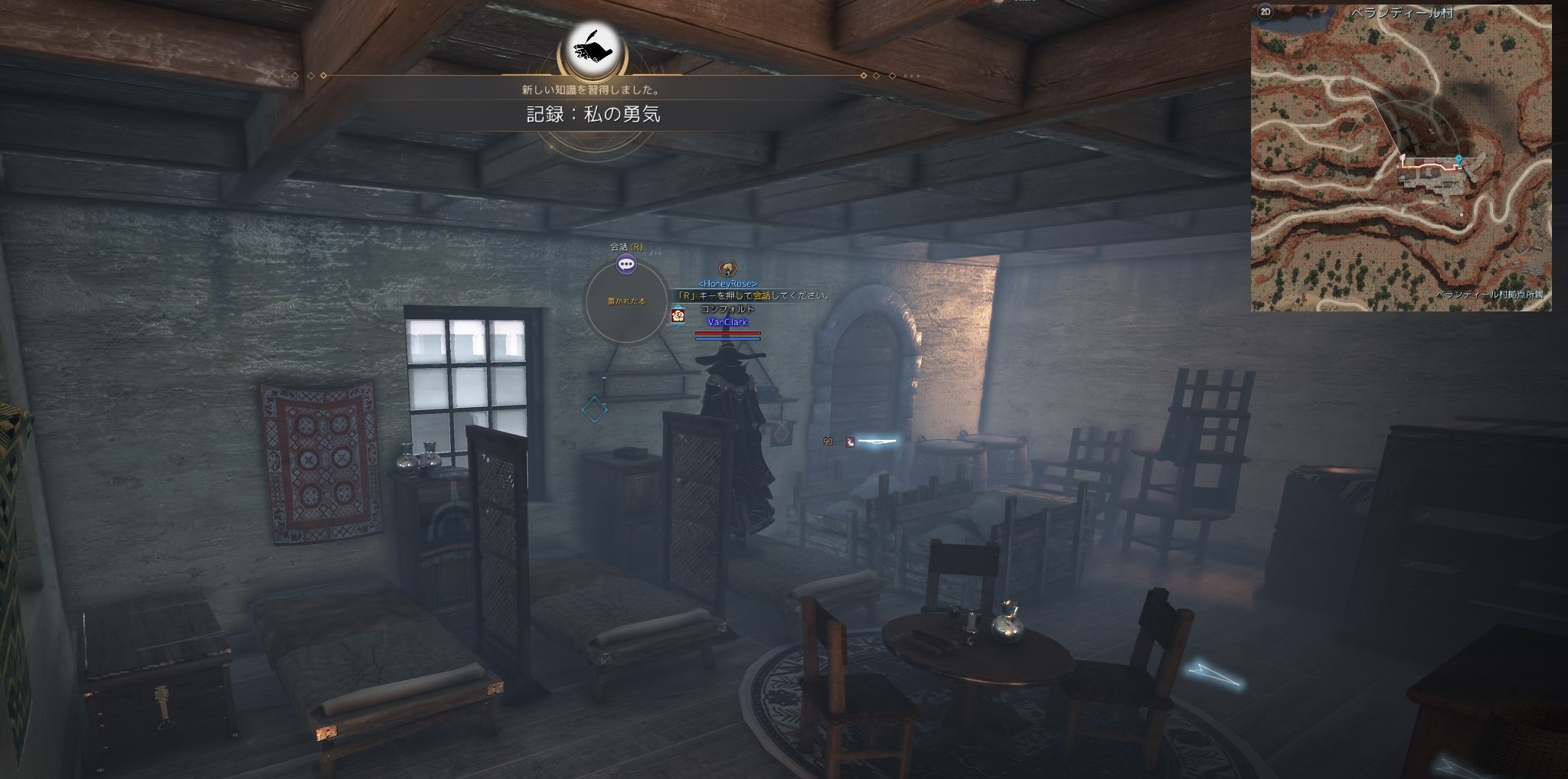Image resolution: width=1568 pixels, height=779 pixels.
Task: Select the 置かれた本 interaction circle
Action: pyautogui.click(x=626, y=301)
